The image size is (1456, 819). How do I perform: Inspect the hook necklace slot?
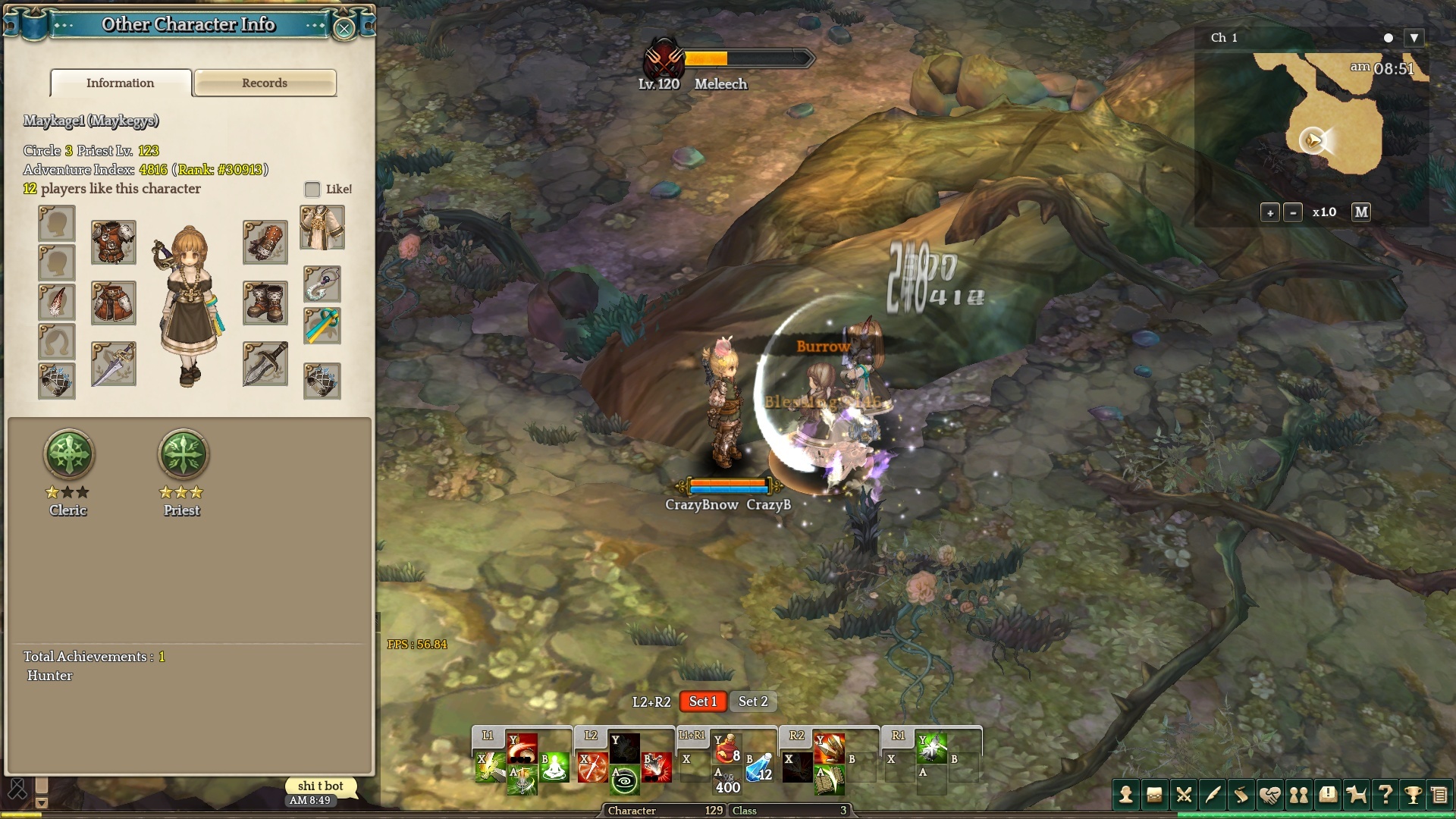pos(322,284)
